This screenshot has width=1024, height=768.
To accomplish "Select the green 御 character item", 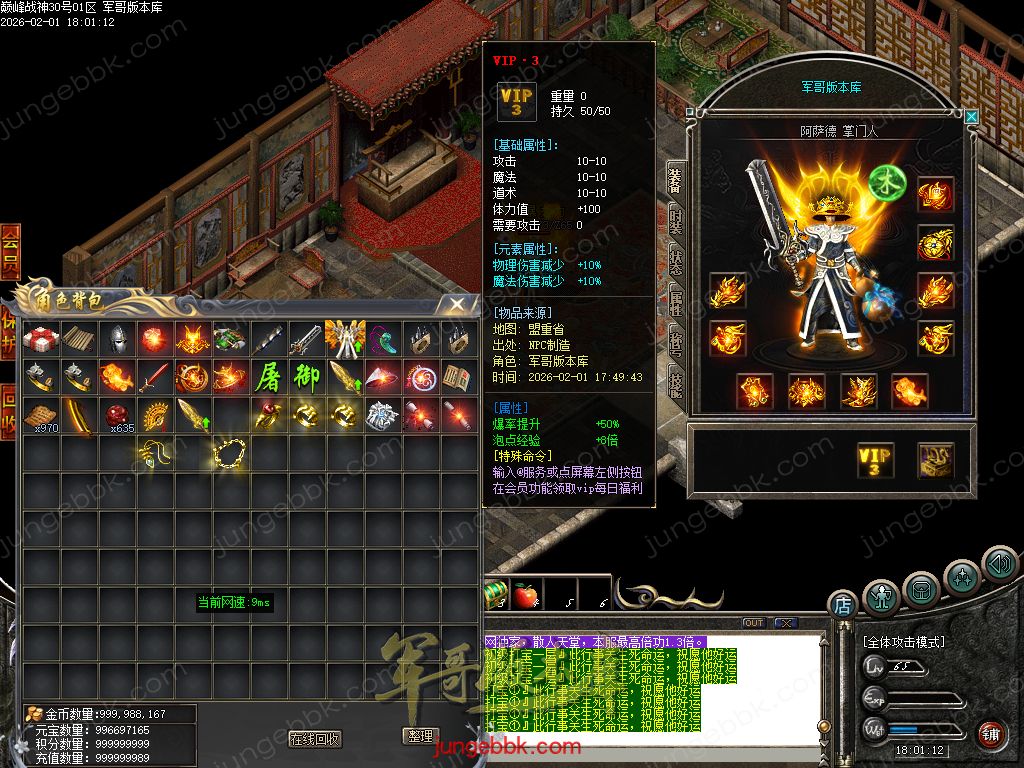I will pyautogui.click(x=307, y=378).
